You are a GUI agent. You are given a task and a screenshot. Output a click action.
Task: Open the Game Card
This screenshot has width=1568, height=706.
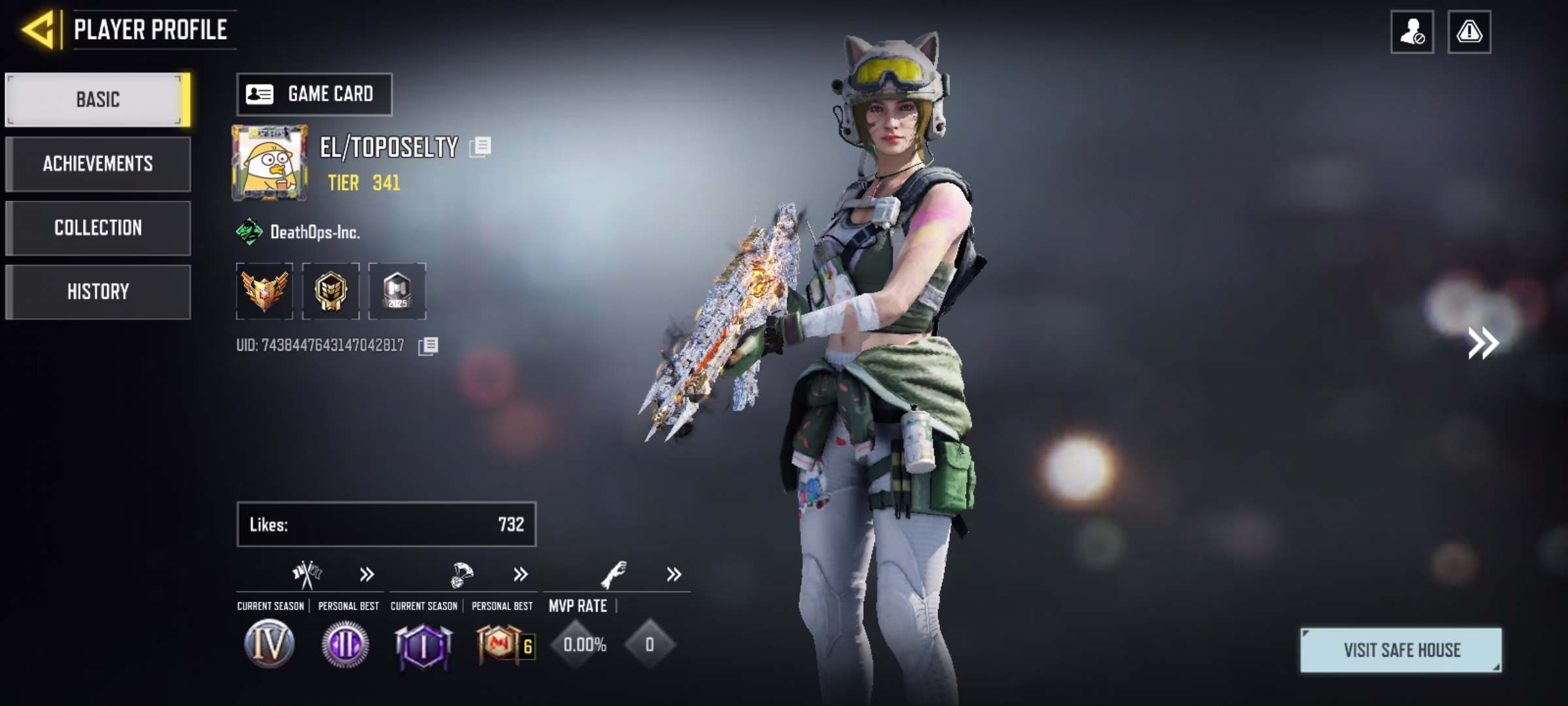(x=314, y=95)
